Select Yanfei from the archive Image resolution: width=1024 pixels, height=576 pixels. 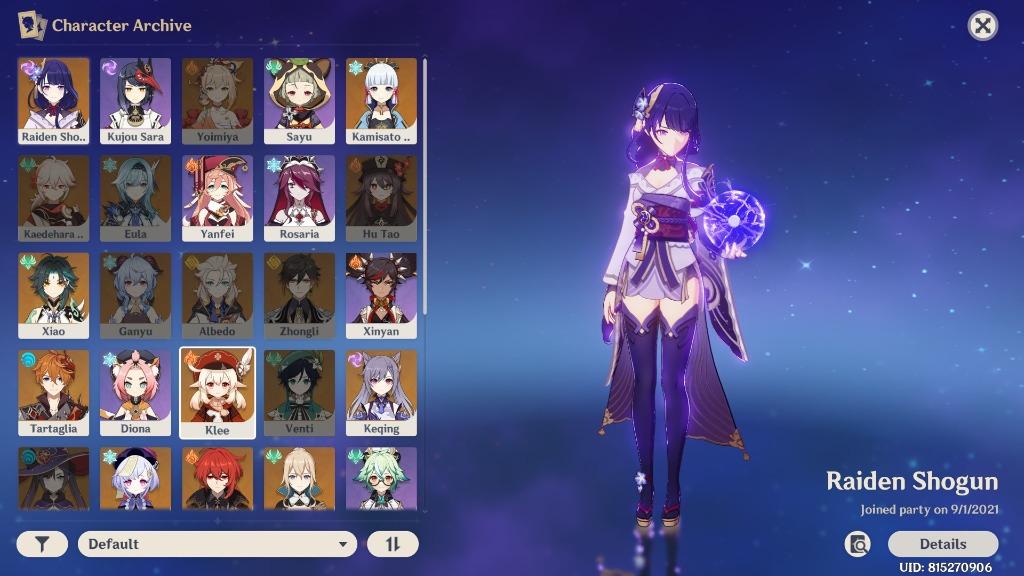click(217, 197)
